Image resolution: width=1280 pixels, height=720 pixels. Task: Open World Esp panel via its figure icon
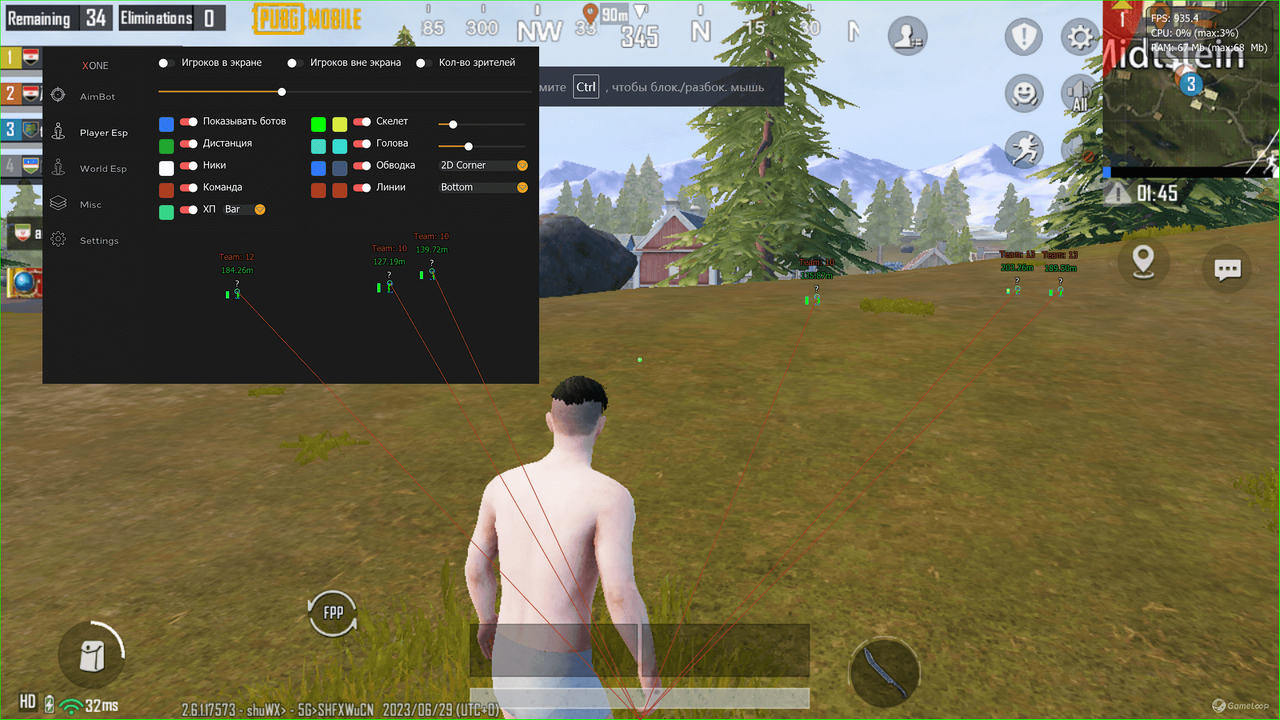point(58,168)
